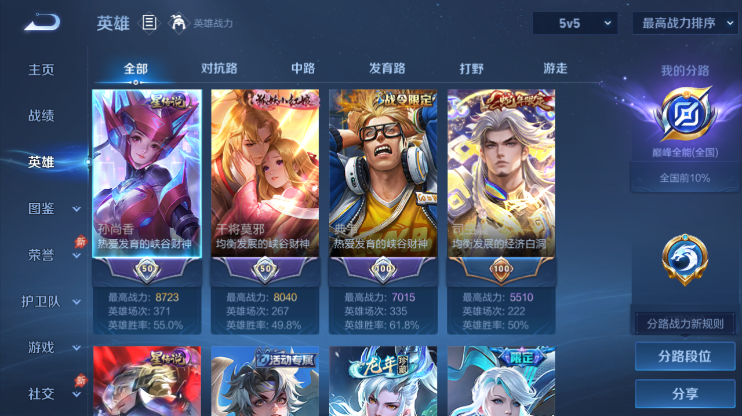Switch to the 发育路 tab

pos(387,69)
